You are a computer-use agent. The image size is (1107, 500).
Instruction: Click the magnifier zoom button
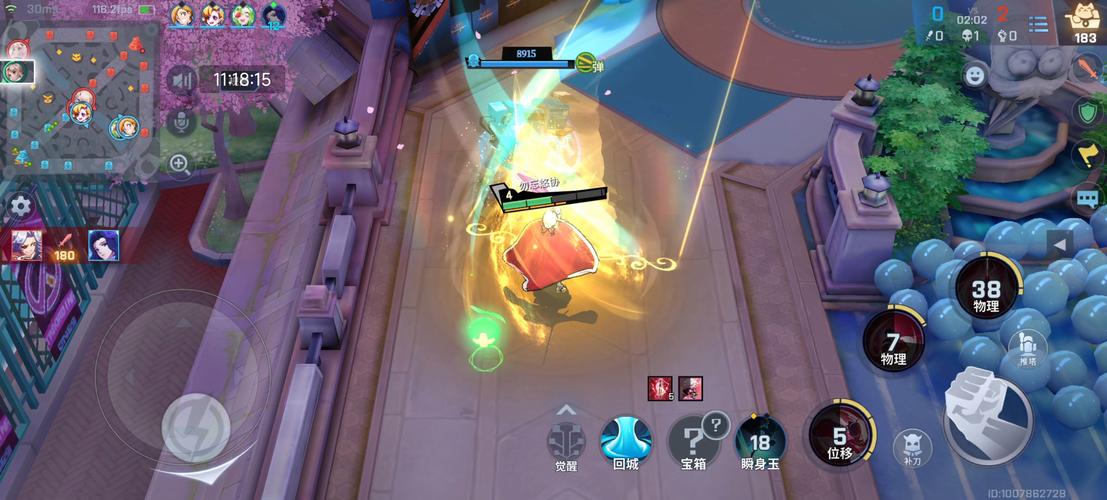point(180,164)
